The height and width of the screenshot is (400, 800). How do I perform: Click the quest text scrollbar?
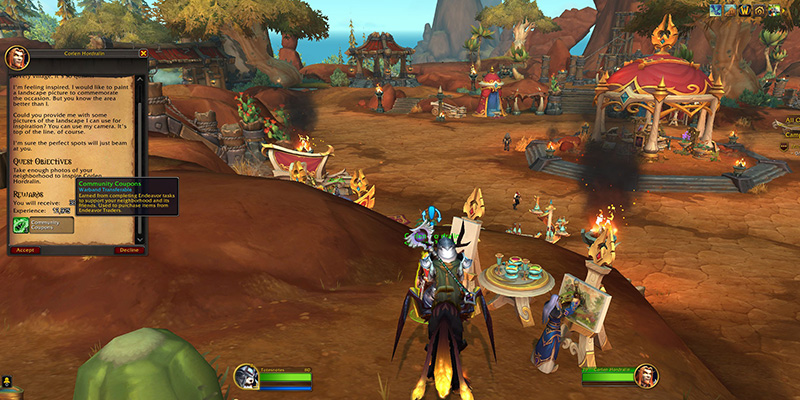tap(140, 150)
